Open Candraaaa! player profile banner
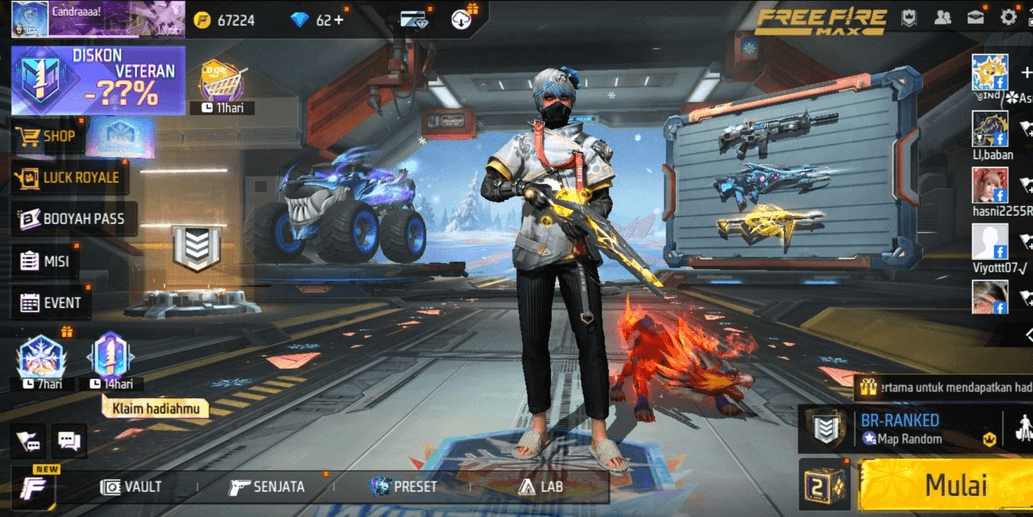Screen dimensions: 1033x517 click(97, 19)
